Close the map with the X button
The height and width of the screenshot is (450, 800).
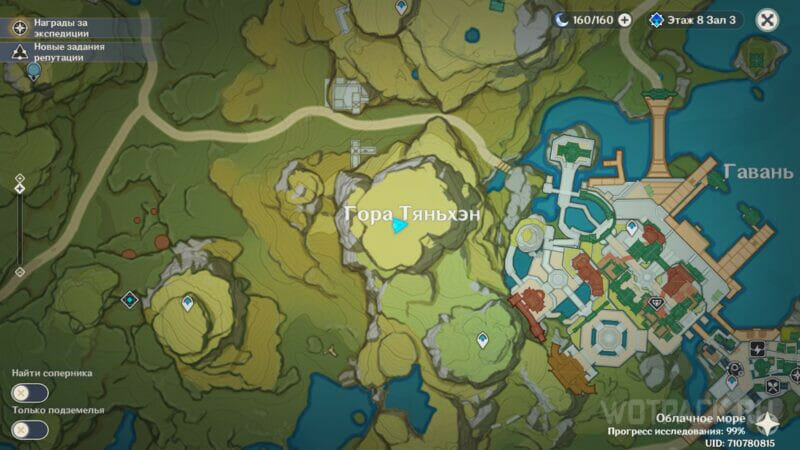[767, 19]
